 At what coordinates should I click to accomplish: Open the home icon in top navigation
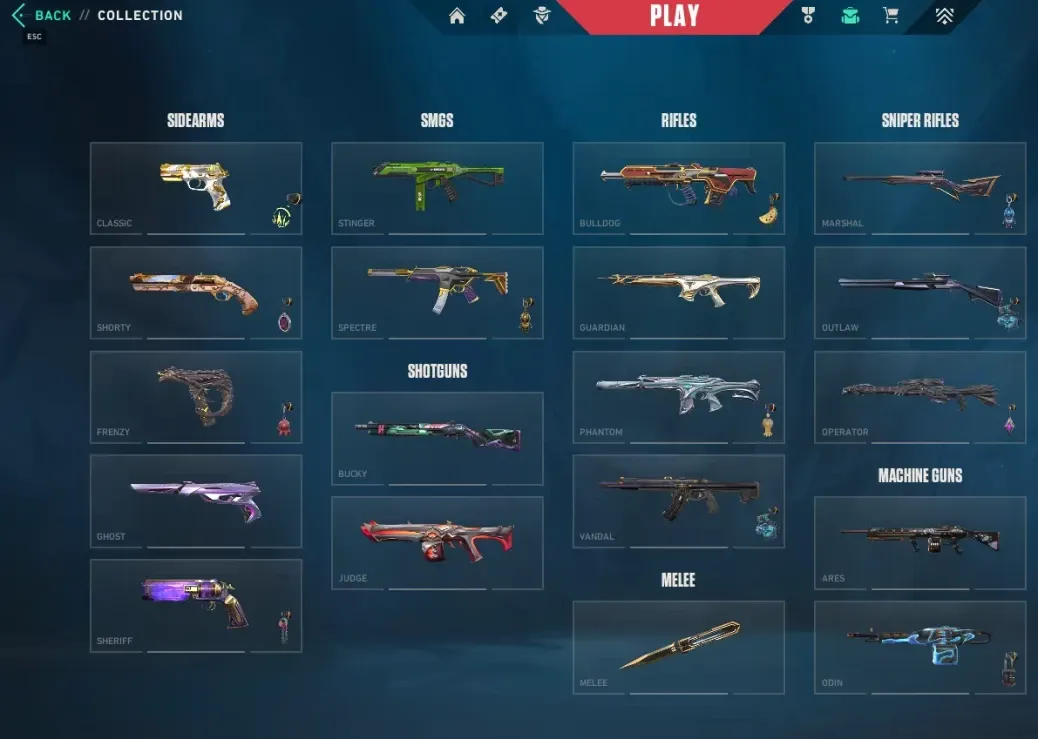pyautogui.click(x=457, y=16)
